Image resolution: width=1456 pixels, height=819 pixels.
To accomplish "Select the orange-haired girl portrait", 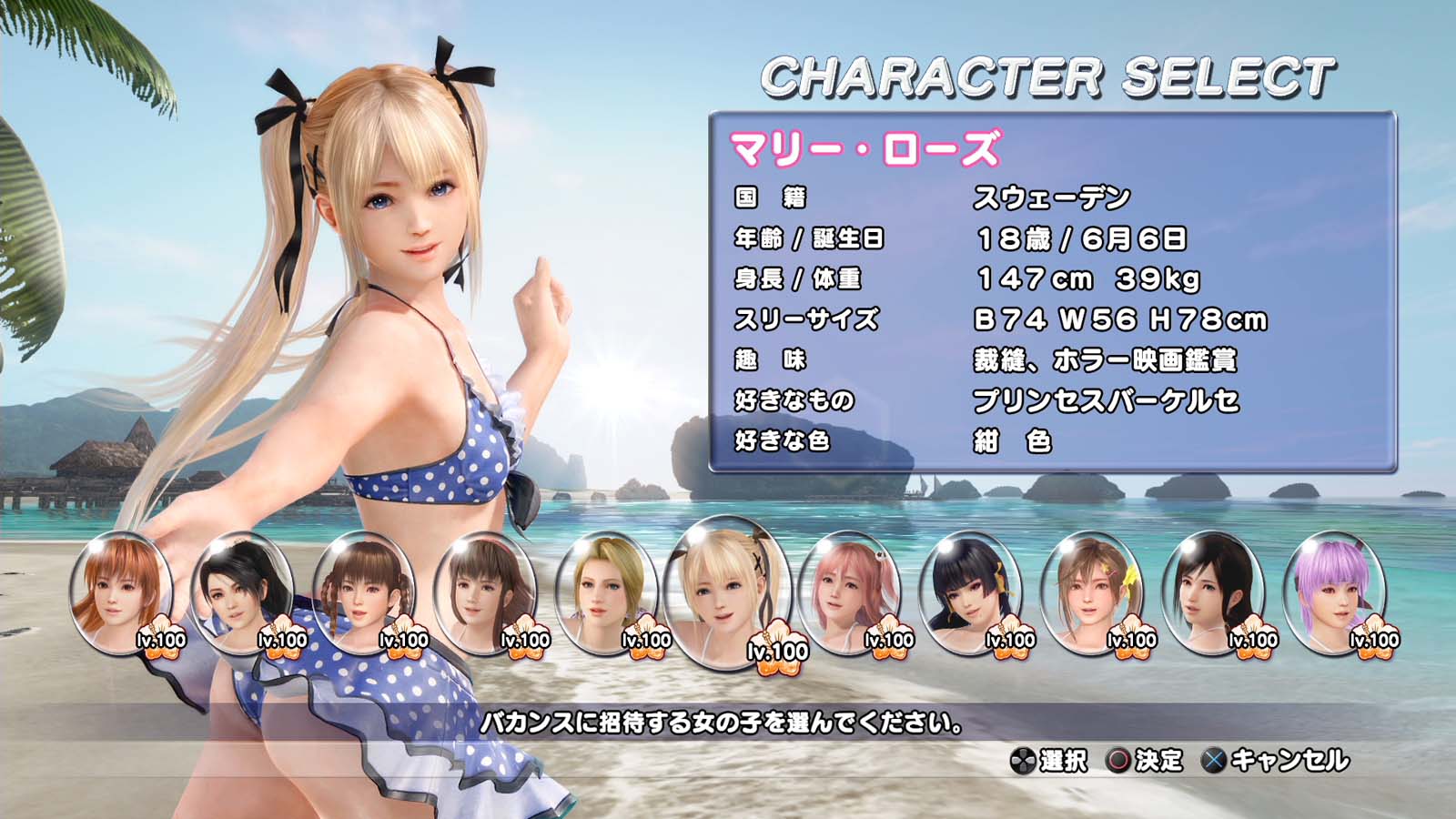I will coord(121,592).
